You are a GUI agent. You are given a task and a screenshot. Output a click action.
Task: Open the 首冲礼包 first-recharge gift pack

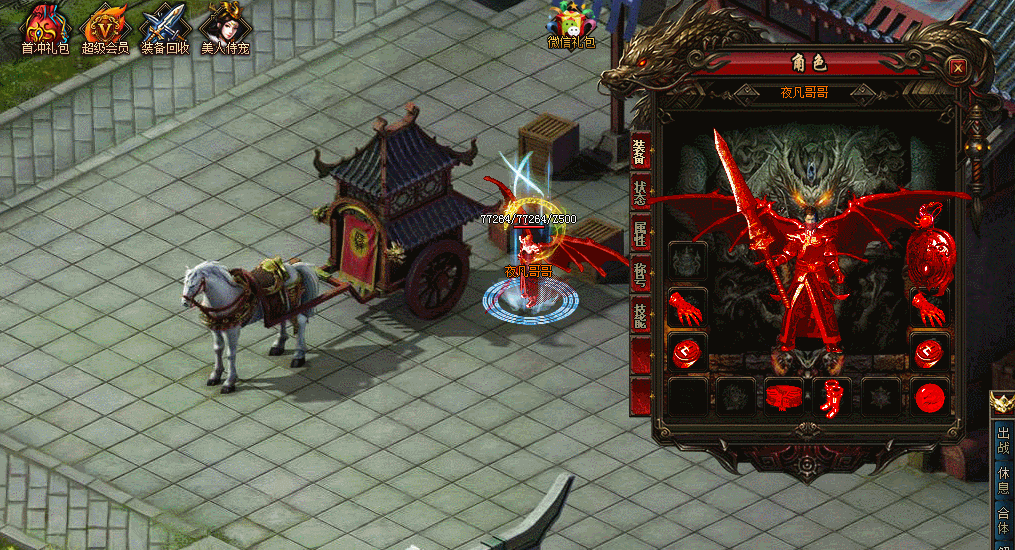[x=45, y=28]
